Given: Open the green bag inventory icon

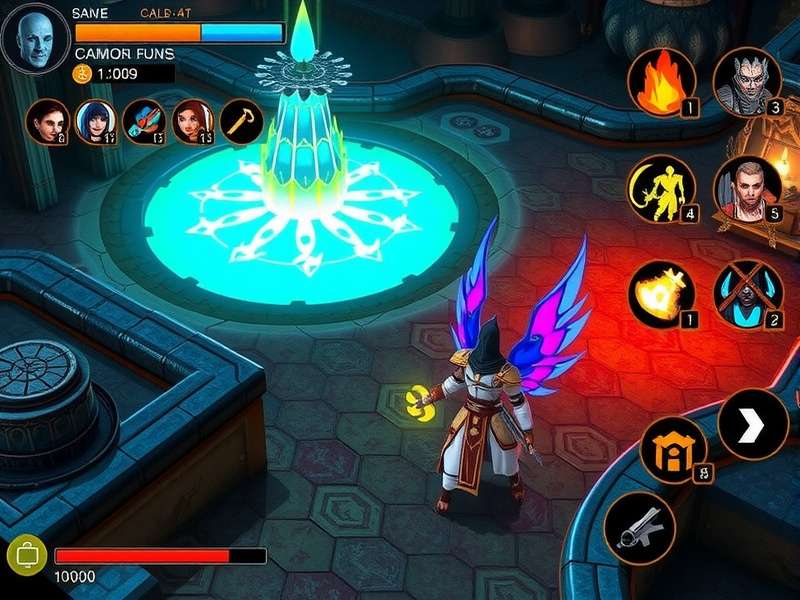Looking at the screenshot, I should click(x=24, y=555).
